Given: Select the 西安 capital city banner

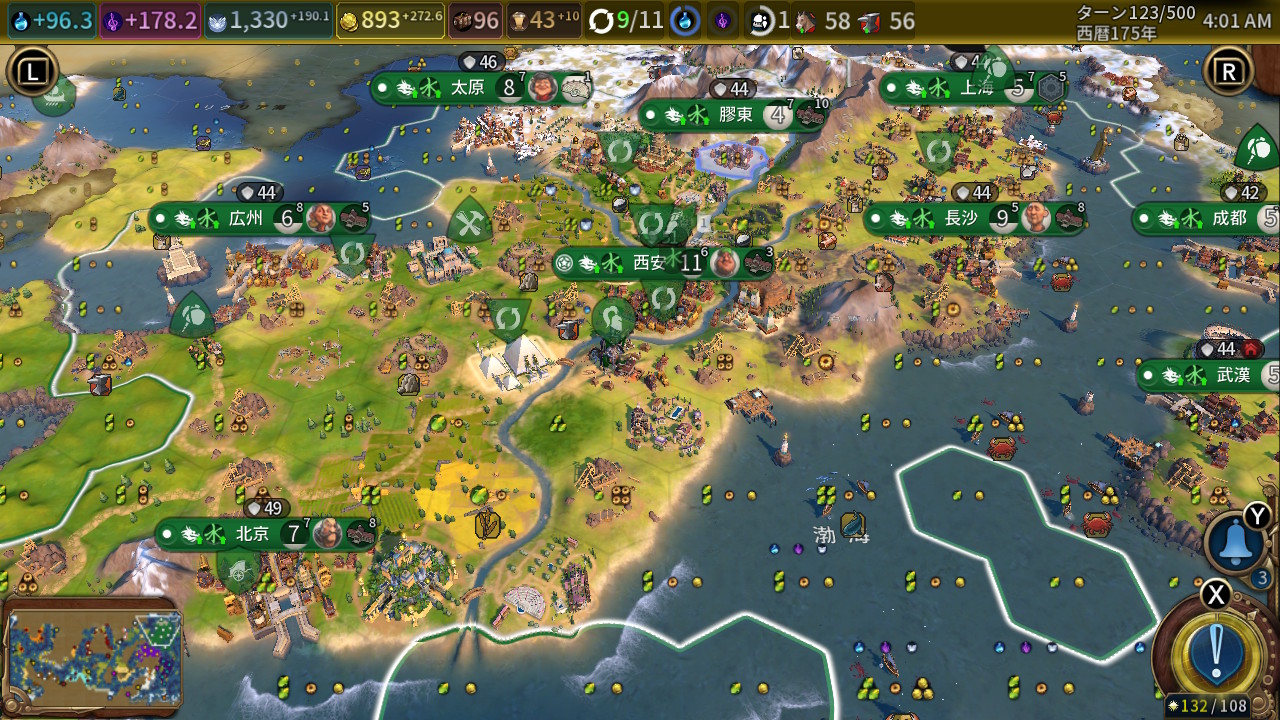Looking at the screenshot, I should pyautogui.click(x=648, y=263).
